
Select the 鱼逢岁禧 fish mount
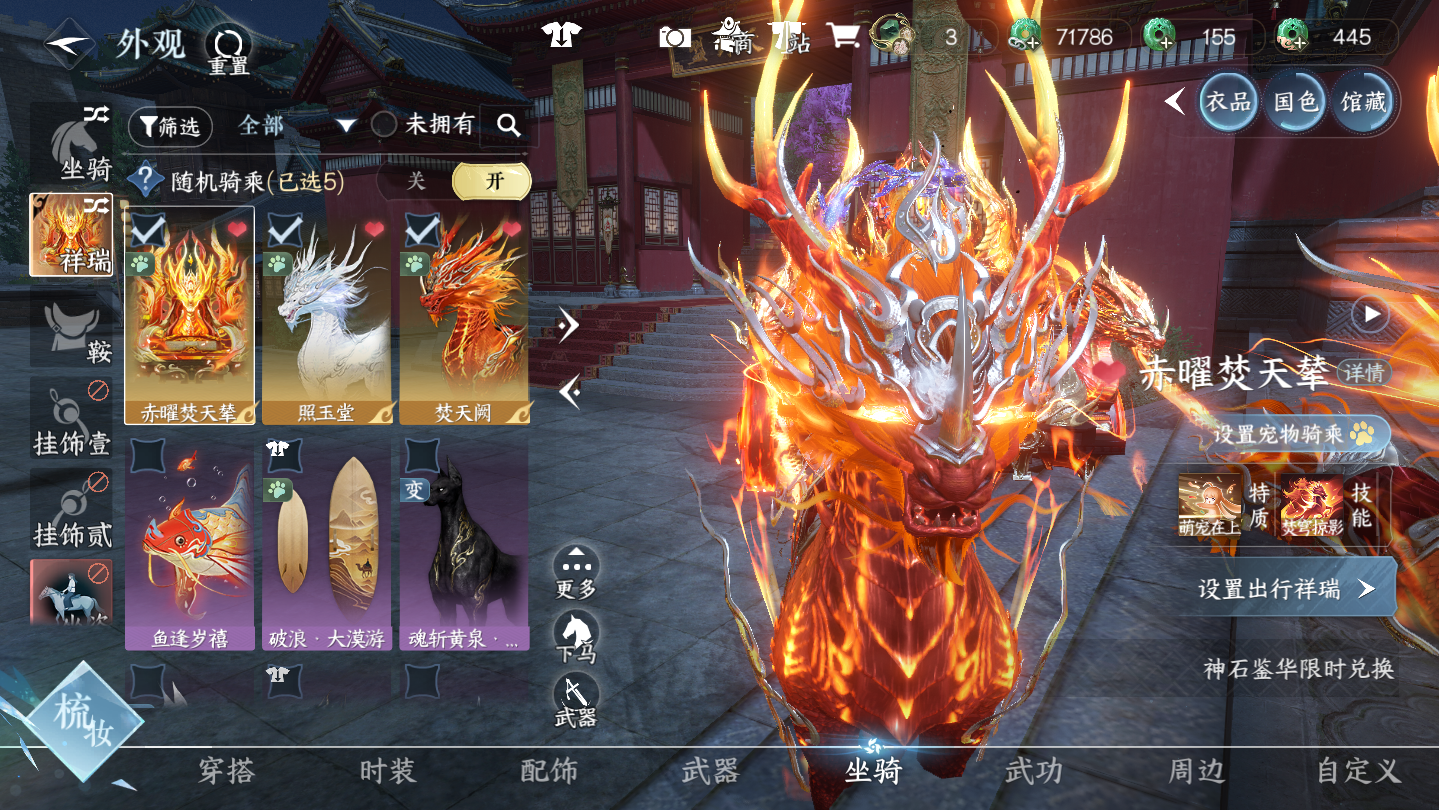point(189,543)
